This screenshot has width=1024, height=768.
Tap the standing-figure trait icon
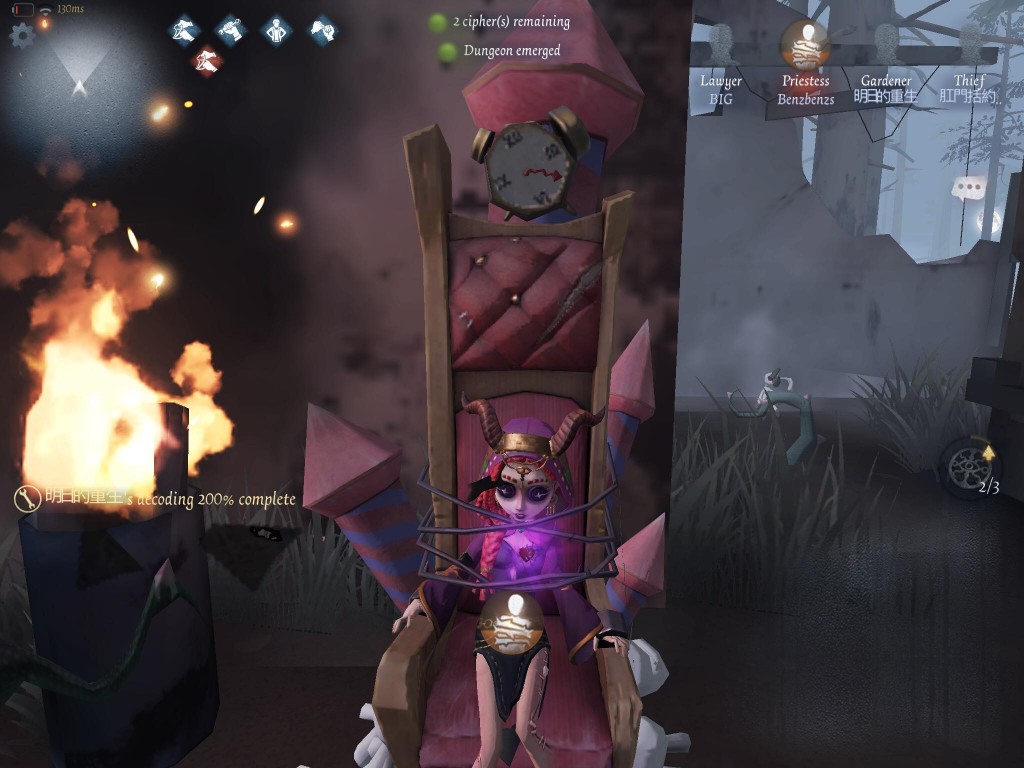tap(276, 30)
